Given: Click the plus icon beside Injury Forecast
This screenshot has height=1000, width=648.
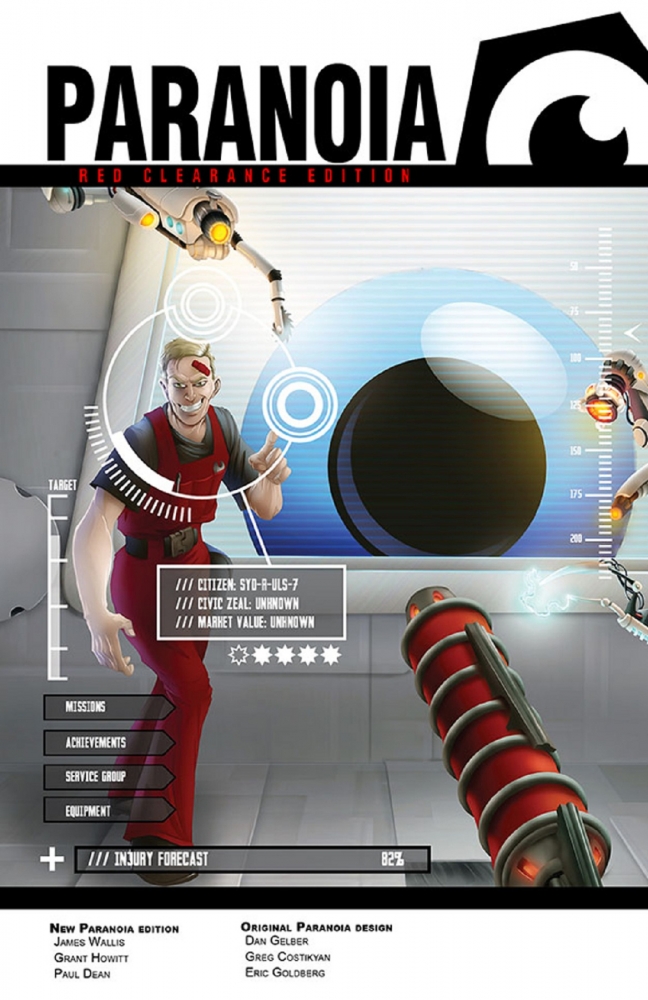Looking at the screenshot, I should pos(50,858).
